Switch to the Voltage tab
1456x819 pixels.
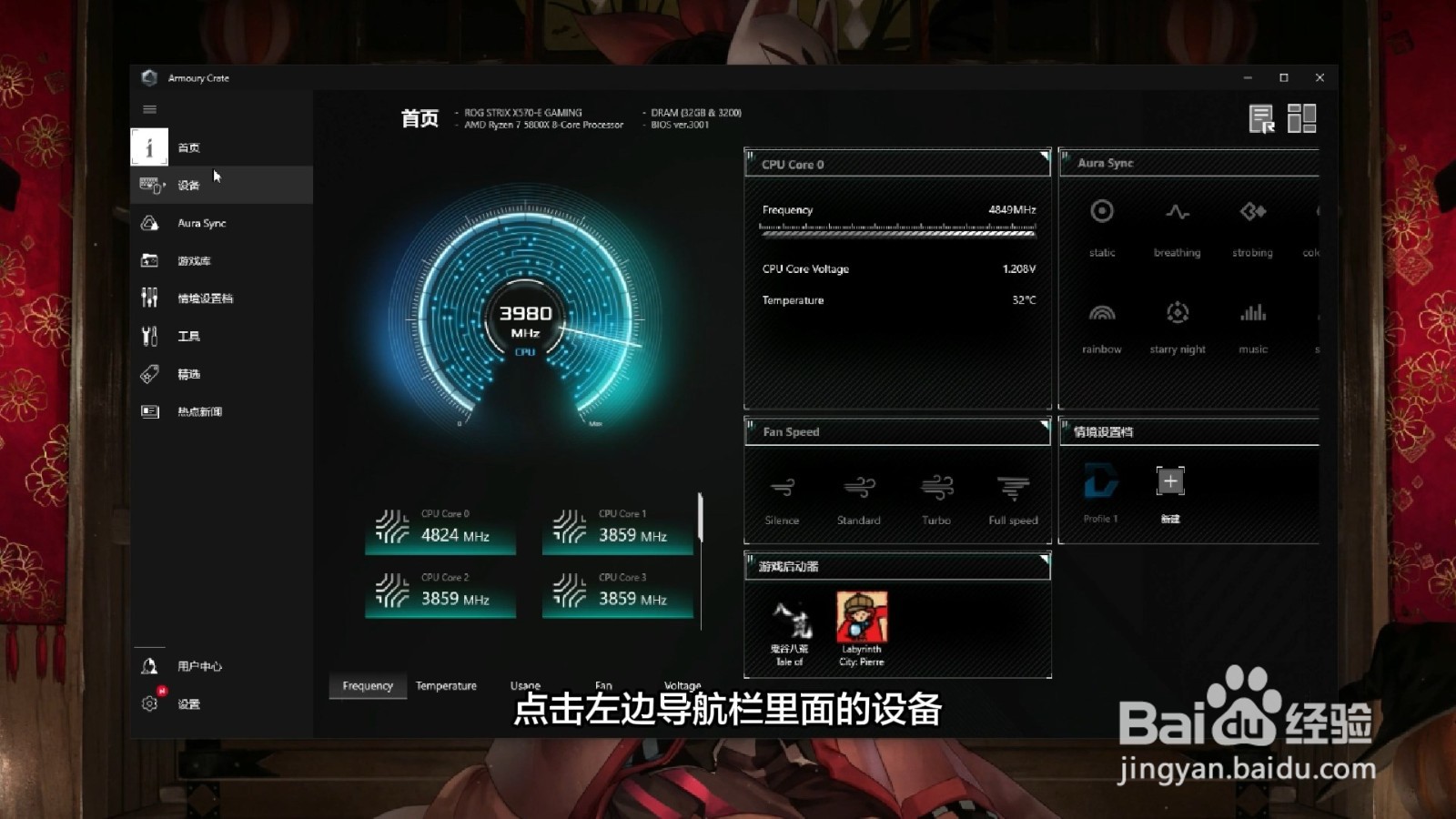(x=682, y=685)
